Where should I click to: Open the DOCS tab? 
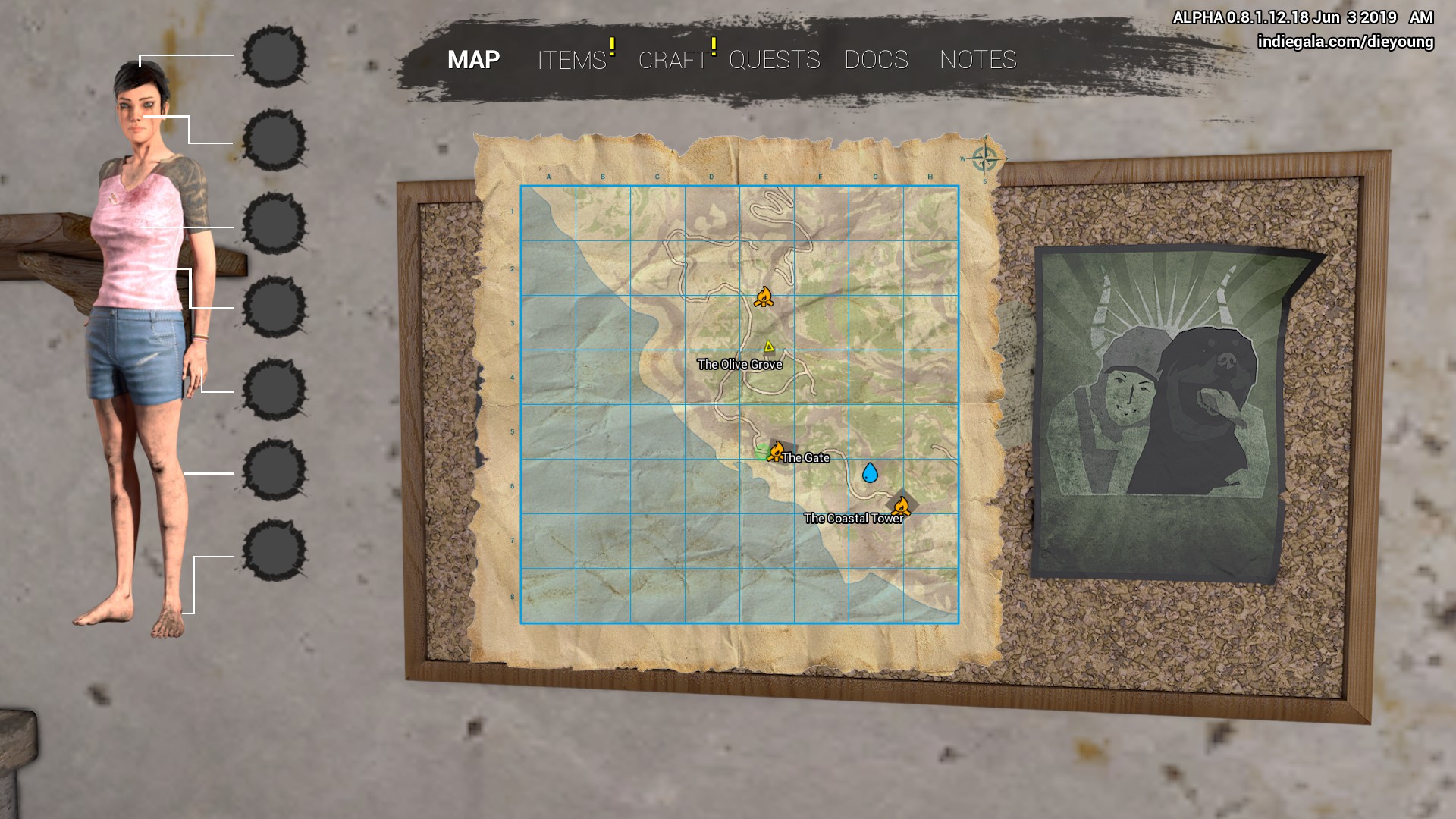pyautogui.click(x=876, y=60)
